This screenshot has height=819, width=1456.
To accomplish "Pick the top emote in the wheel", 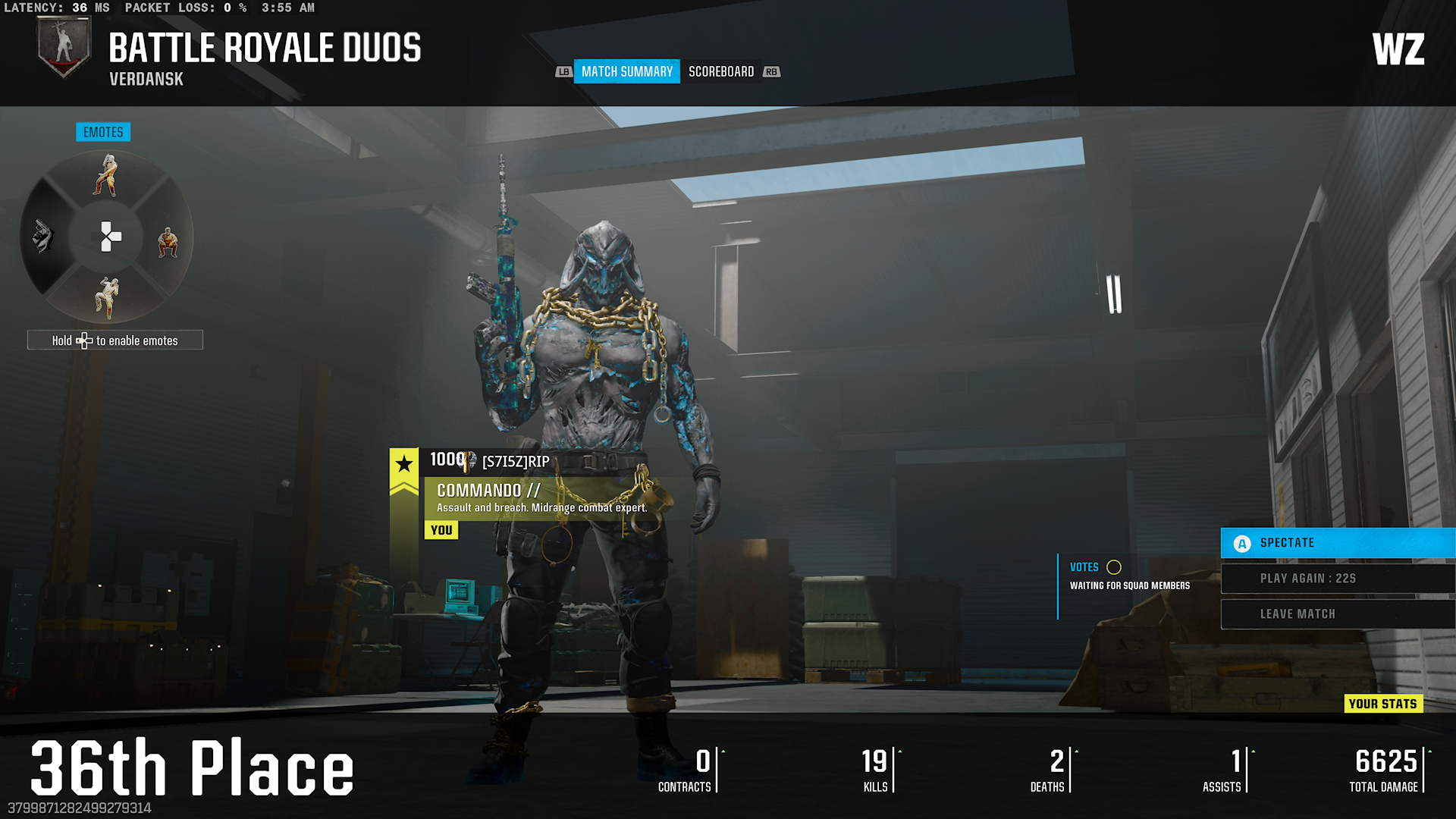I will coord(107,175).
